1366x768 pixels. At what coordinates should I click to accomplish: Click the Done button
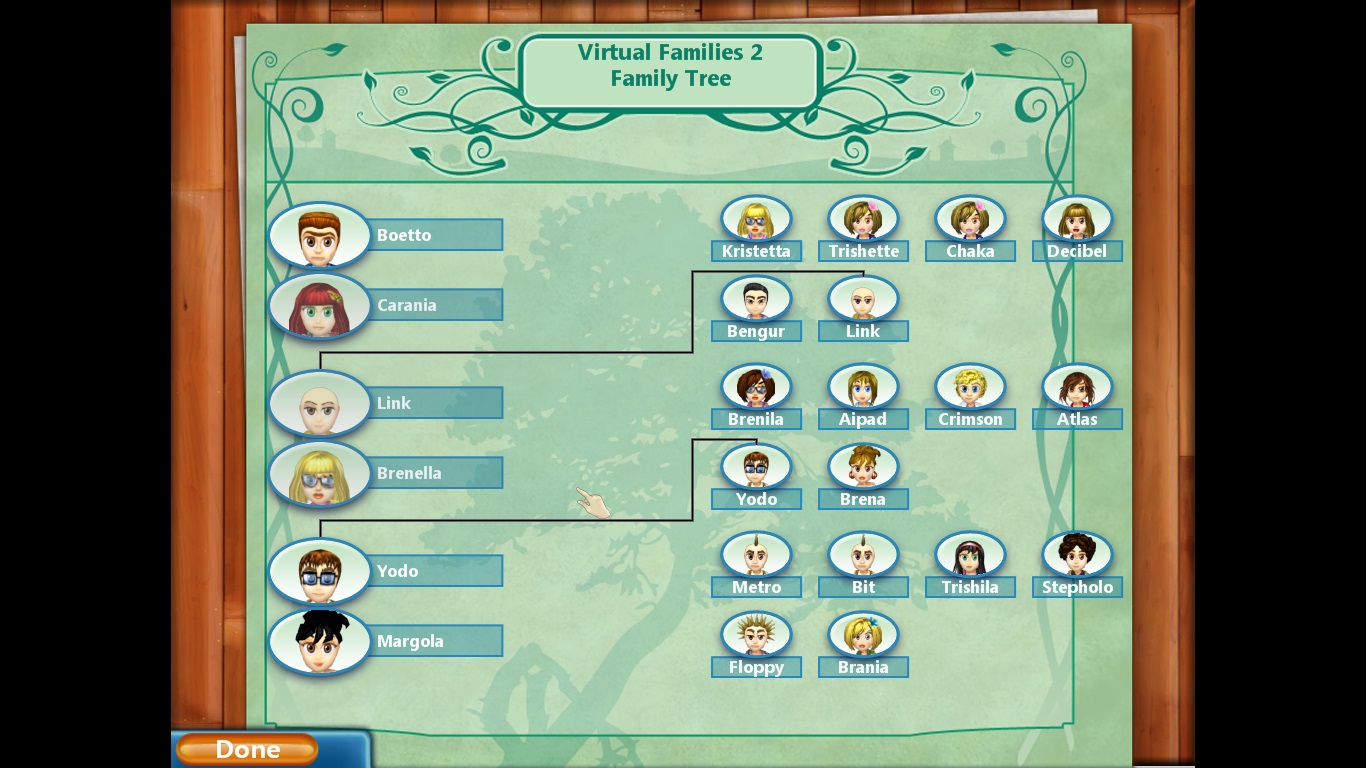[247, 749]
